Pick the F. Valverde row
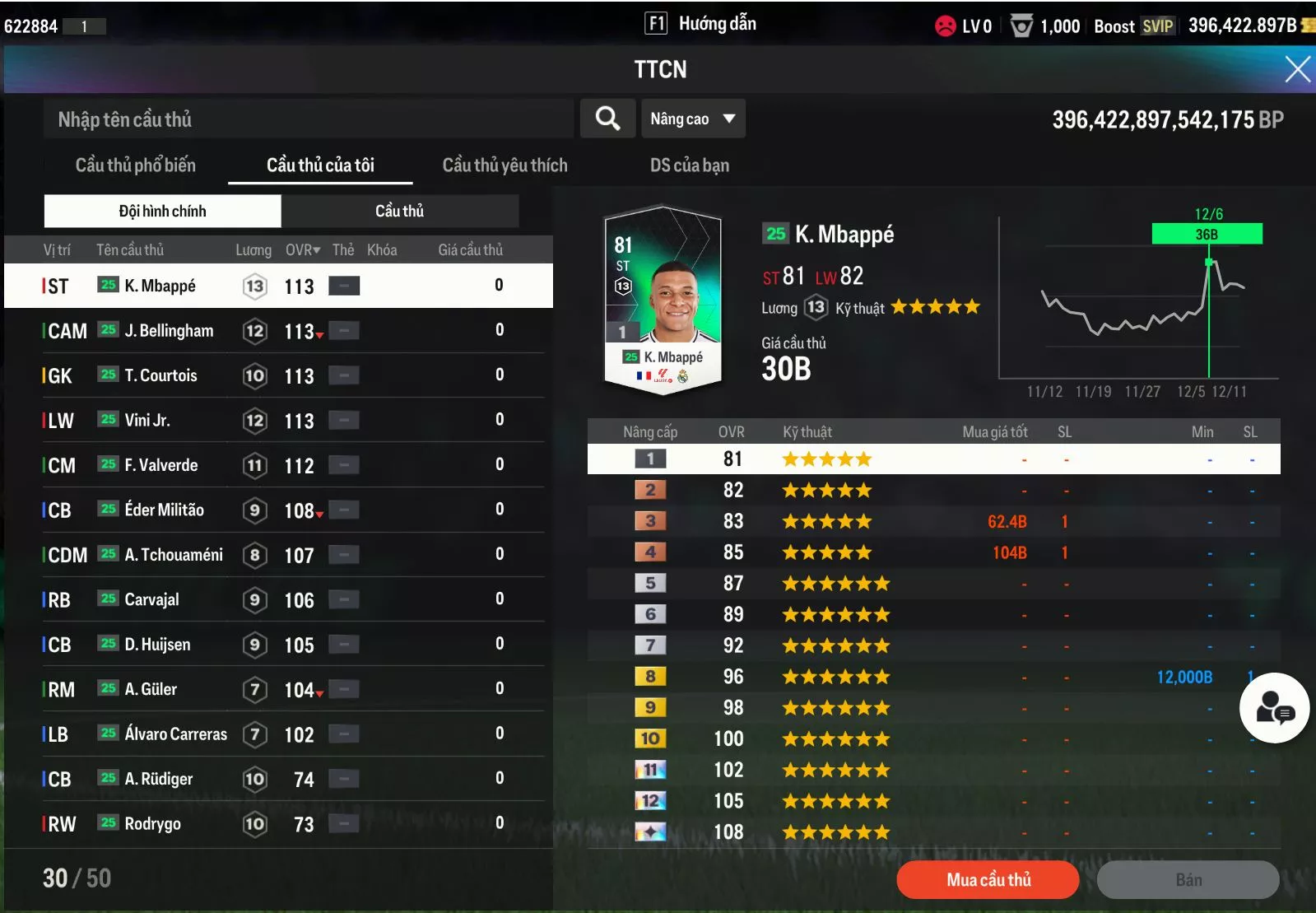This screenshot has height=913, width=1316. coord(161,465)
